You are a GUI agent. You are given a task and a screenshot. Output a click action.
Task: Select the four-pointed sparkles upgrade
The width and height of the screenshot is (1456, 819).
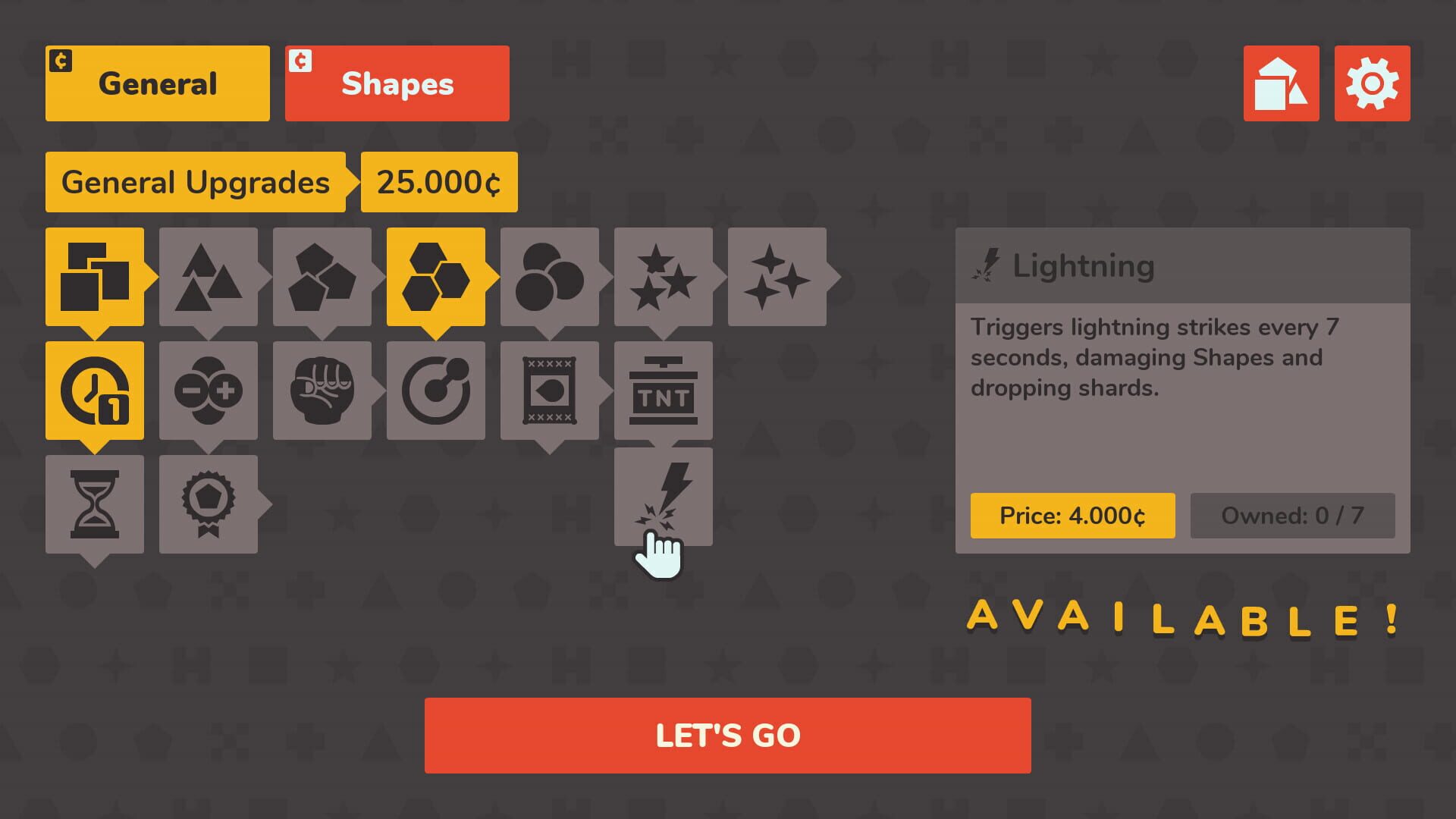point(776,277)
